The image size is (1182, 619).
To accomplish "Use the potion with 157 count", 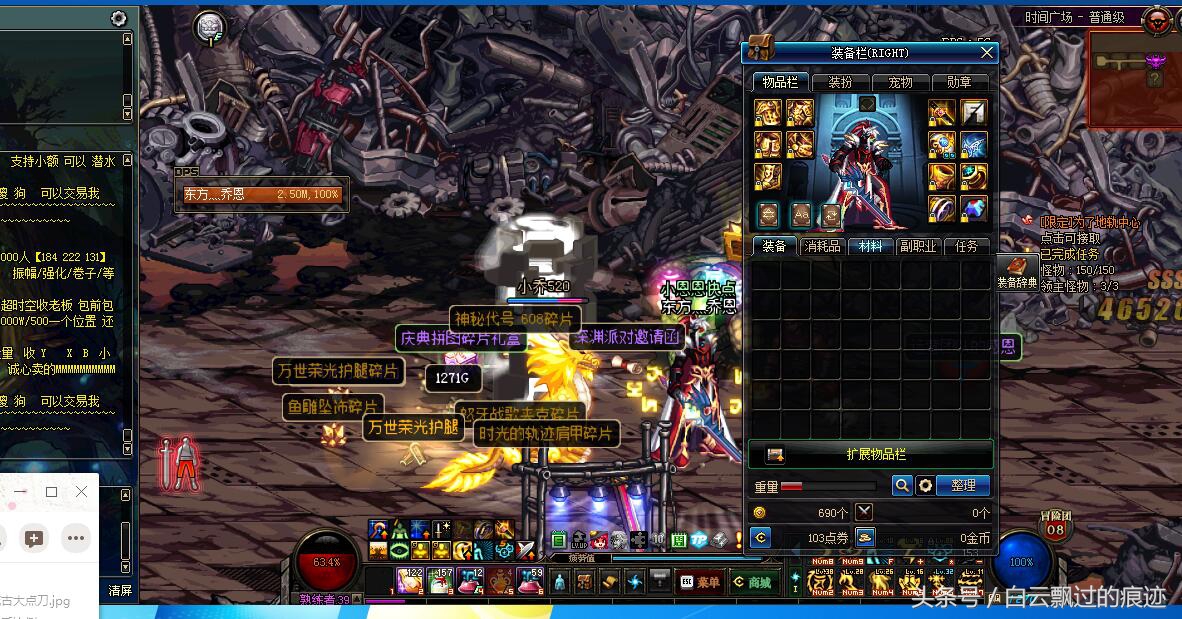I will (441, 580).
